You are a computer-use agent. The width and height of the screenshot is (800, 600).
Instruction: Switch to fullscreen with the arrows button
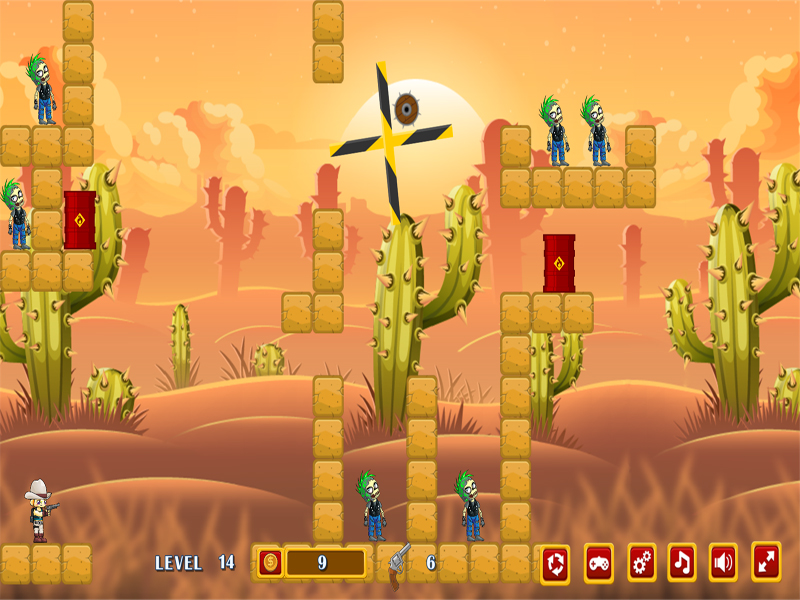pos(766,562)
